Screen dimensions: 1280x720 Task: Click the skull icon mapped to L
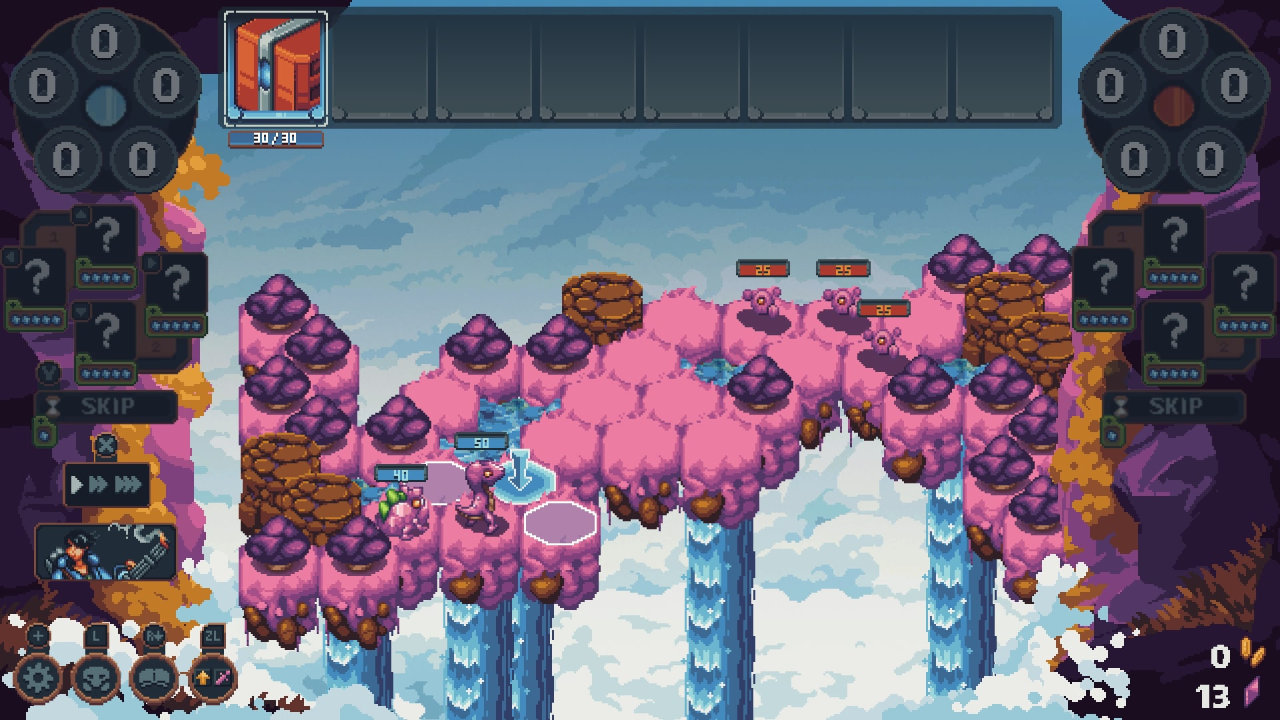point(96,677)
